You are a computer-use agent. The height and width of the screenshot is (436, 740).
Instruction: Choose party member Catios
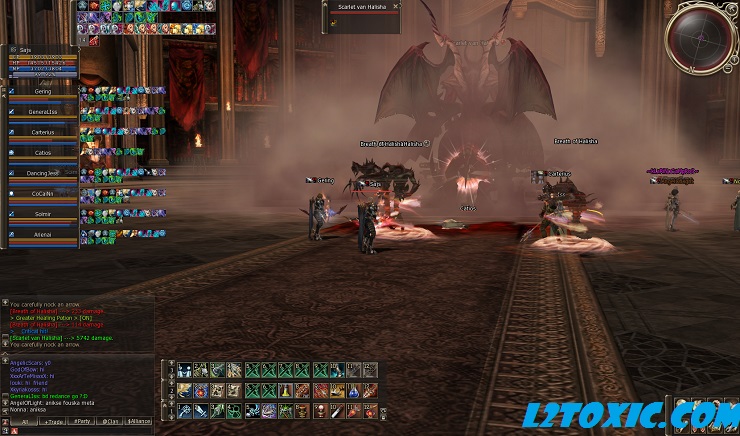tap(42, 153)
